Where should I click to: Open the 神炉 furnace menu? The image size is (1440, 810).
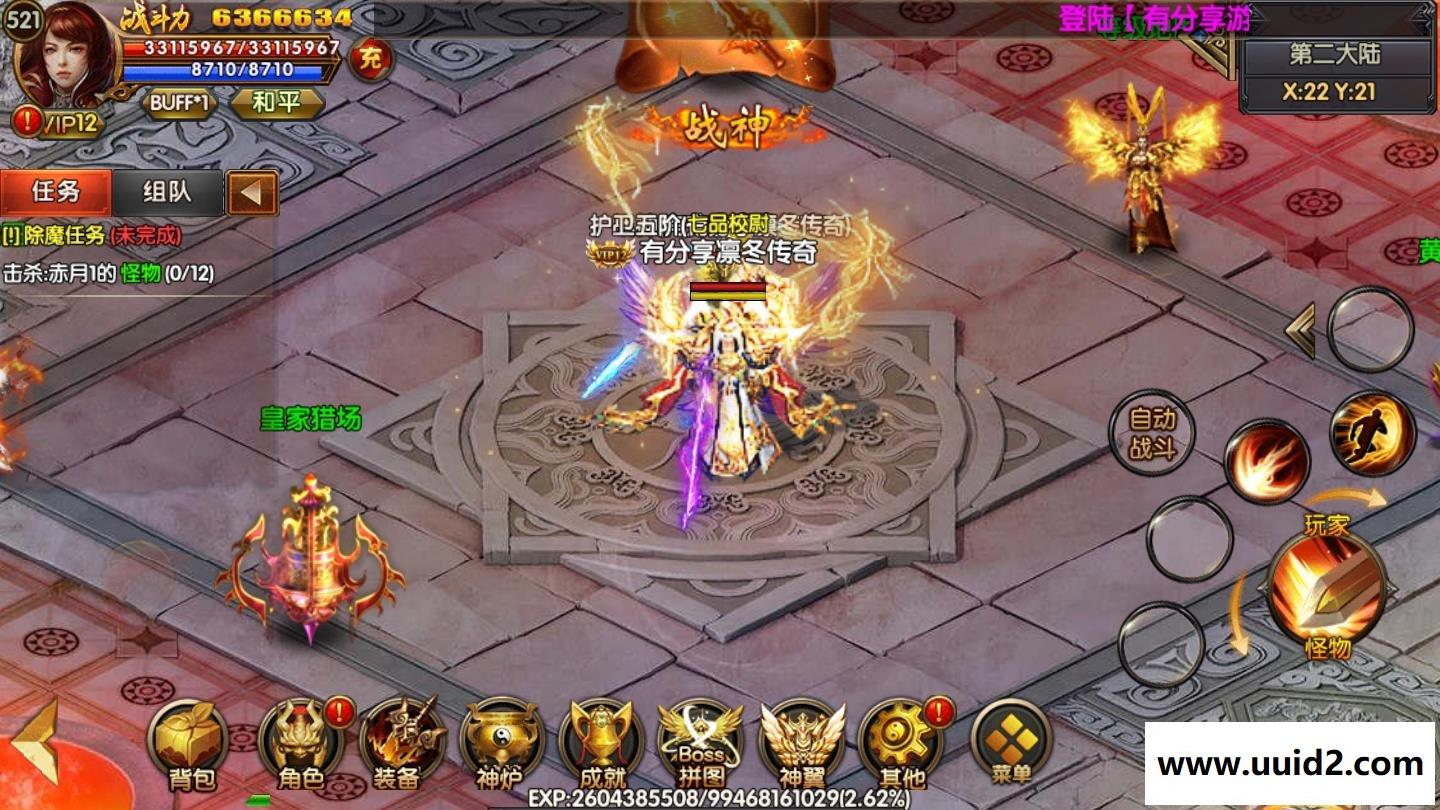tap(500, 746)
